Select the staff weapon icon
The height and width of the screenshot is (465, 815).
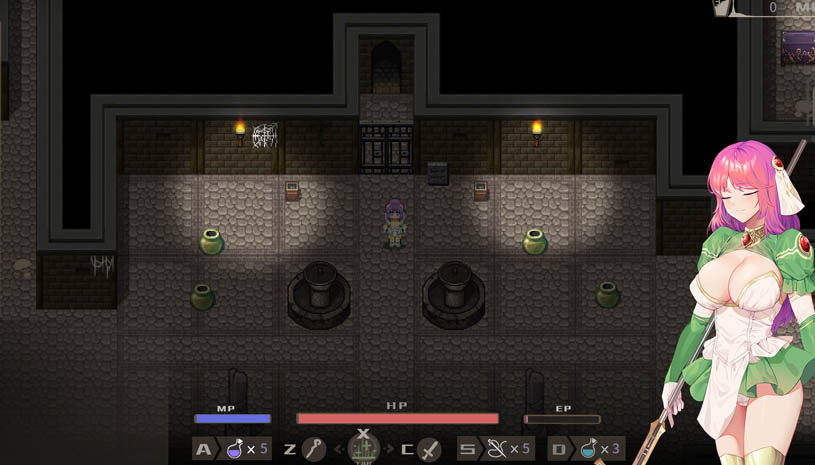coord(313,449)
